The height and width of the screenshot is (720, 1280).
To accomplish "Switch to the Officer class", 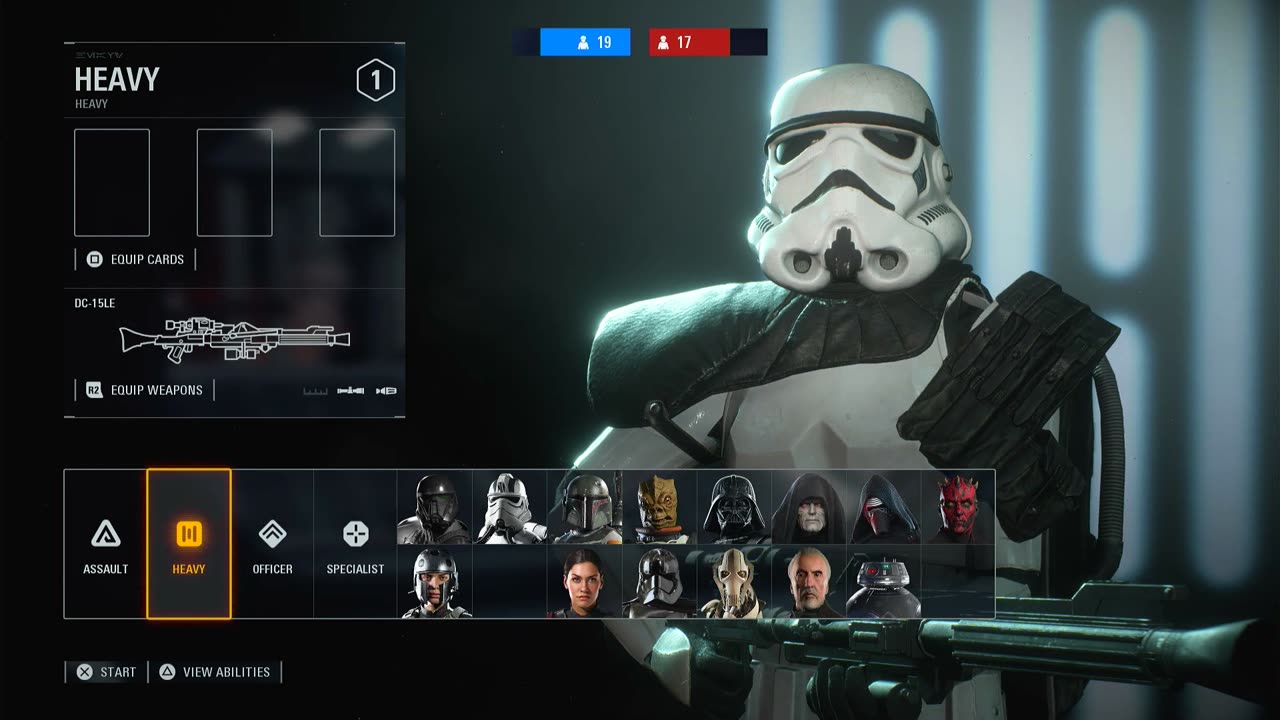I will (x=272, y=544).
